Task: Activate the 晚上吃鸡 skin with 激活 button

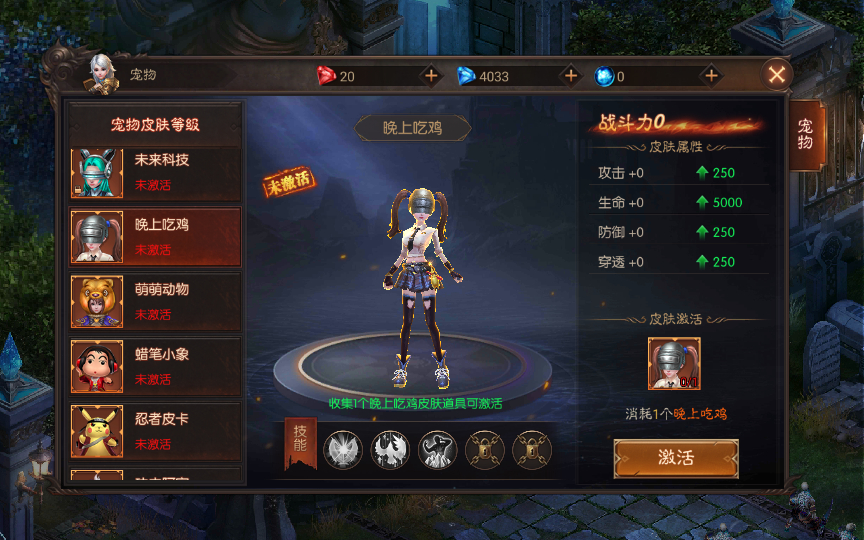Action: click(676, 458)
